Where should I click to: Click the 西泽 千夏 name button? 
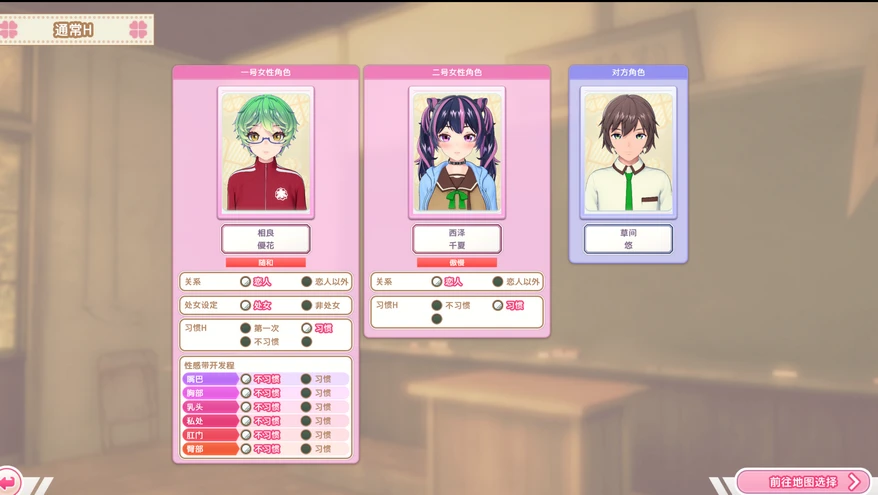[456, 239]
